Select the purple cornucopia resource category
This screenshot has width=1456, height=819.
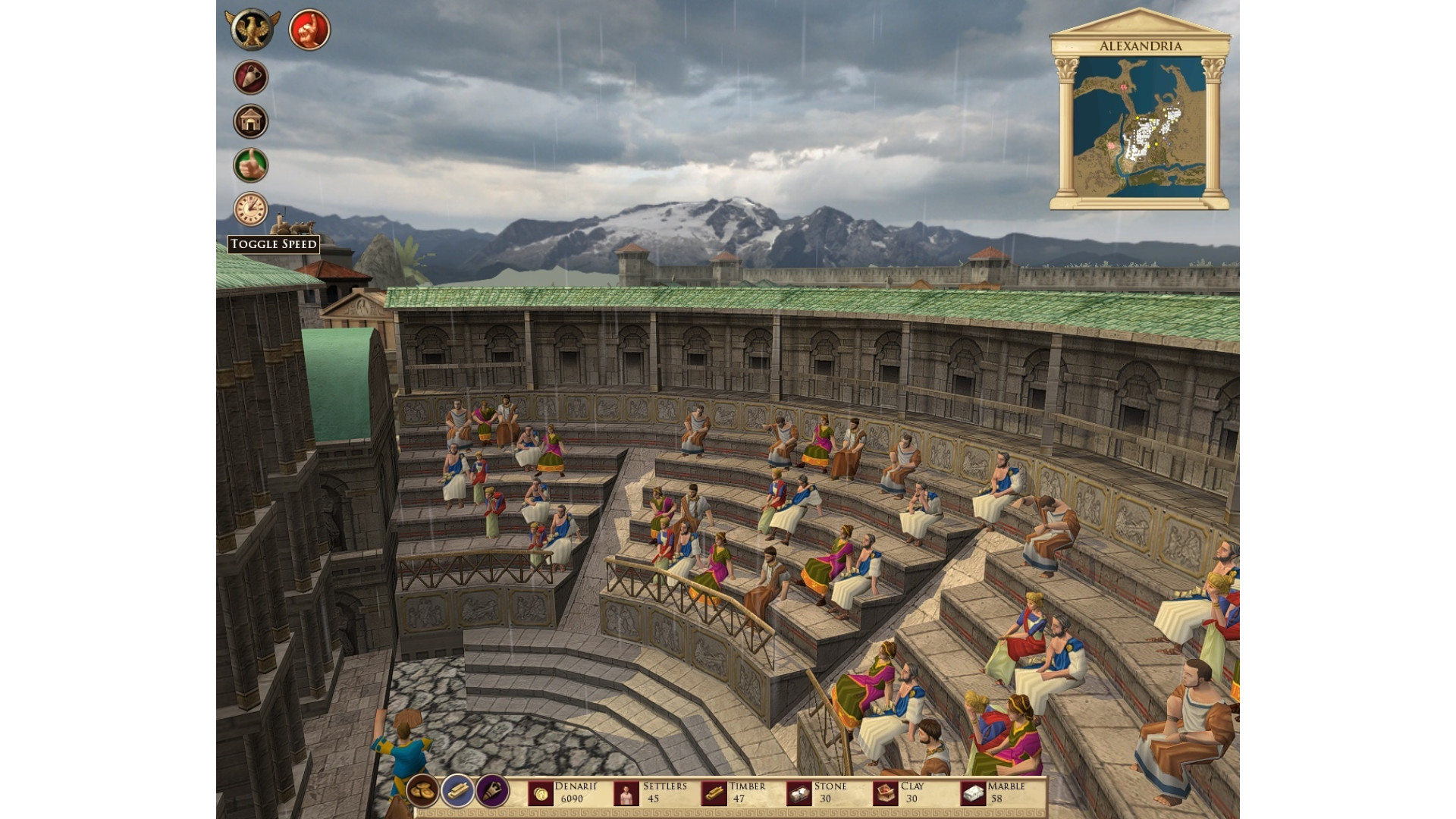click(492, 792)
